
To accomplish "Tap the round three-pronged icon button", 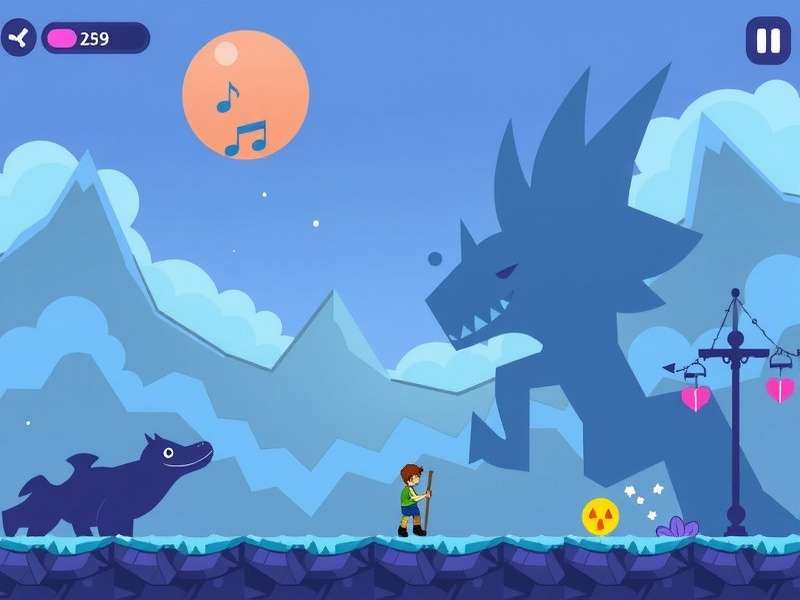I will (x=18, y=38).
